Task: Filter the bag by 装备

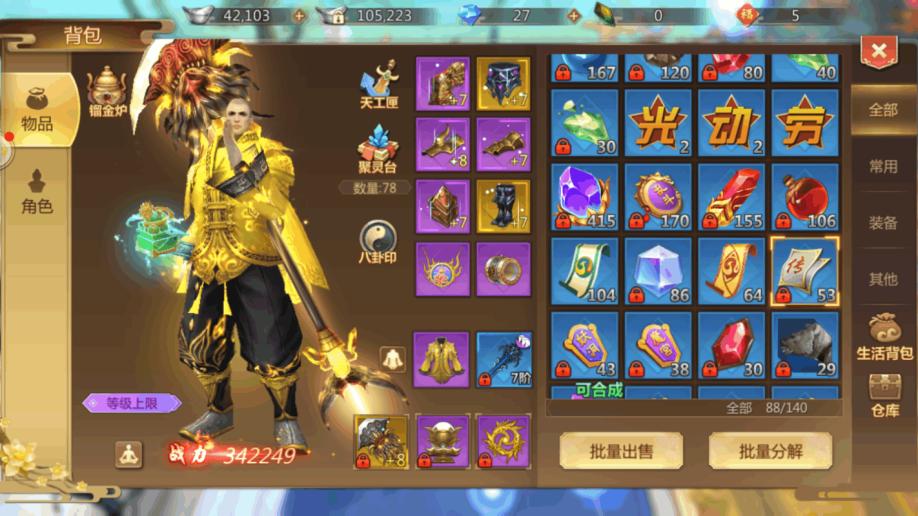Action: point(883,223)
